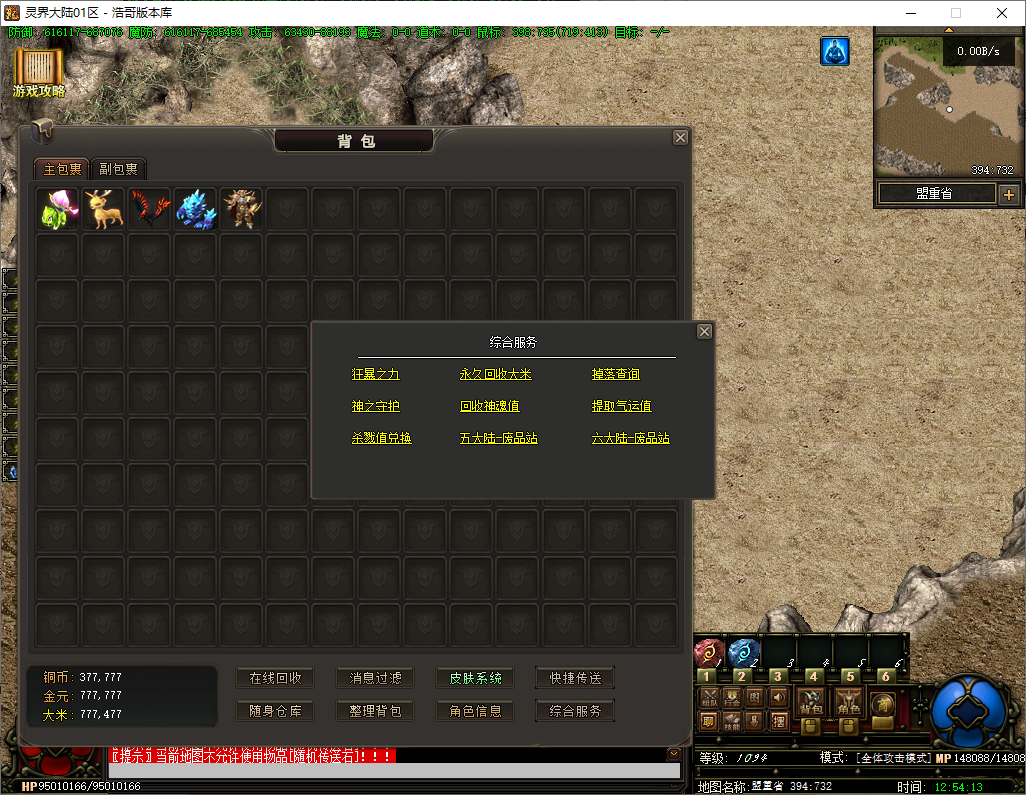Open the 掉落查询 drop lookup link

coord(615,374)
